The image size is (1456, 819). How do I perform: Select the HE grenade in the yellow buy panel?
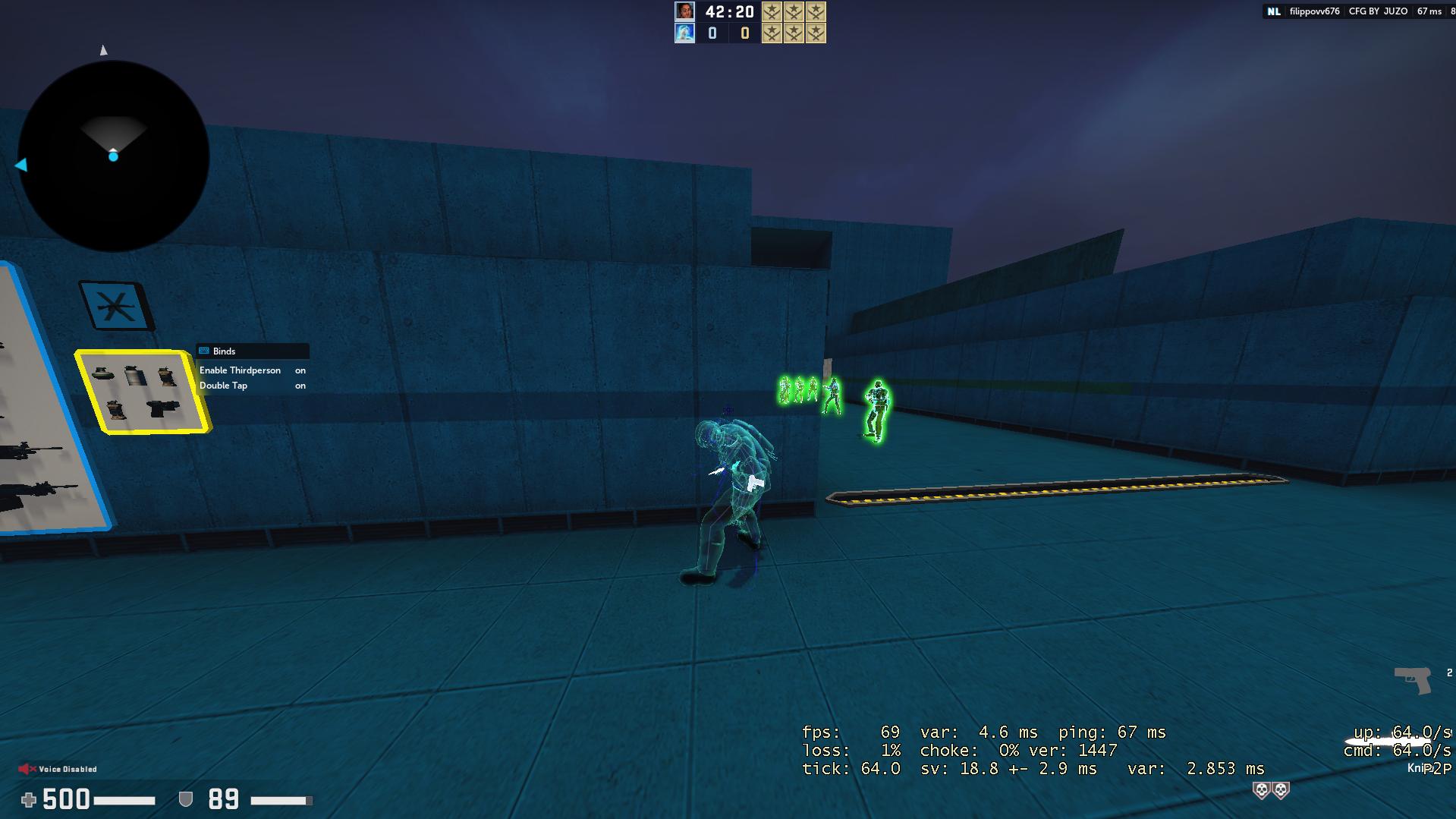(x=103, y=373)
